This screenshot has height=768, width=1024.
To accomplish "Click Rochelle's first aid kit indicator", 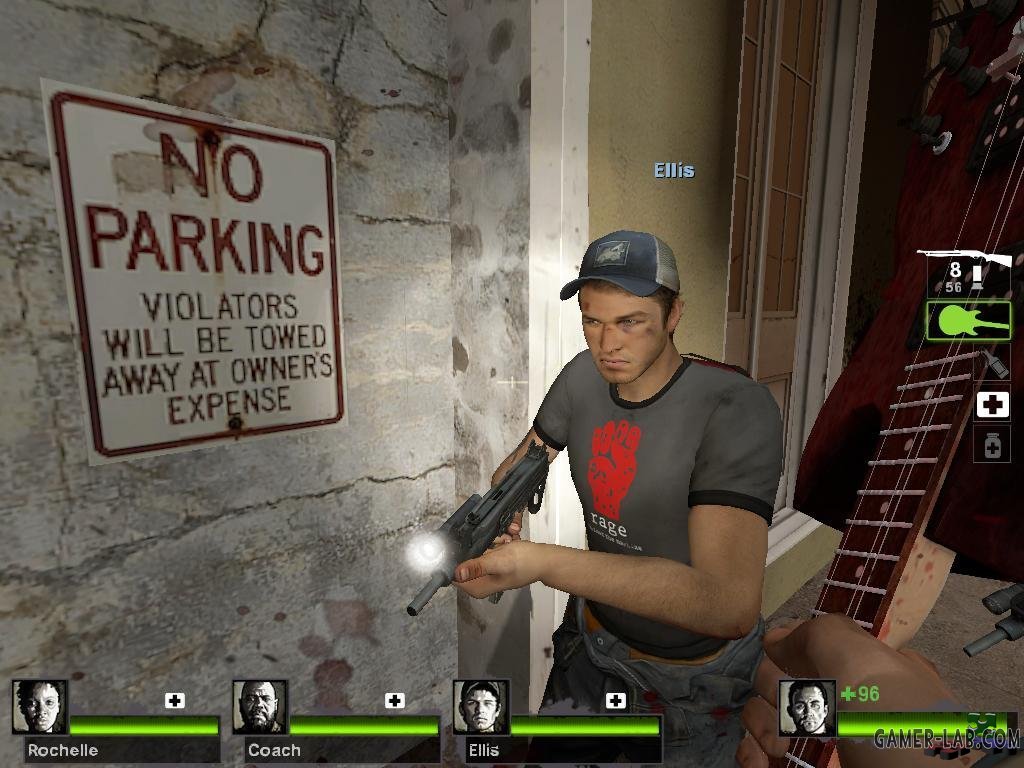I will [x=175, y=700].
